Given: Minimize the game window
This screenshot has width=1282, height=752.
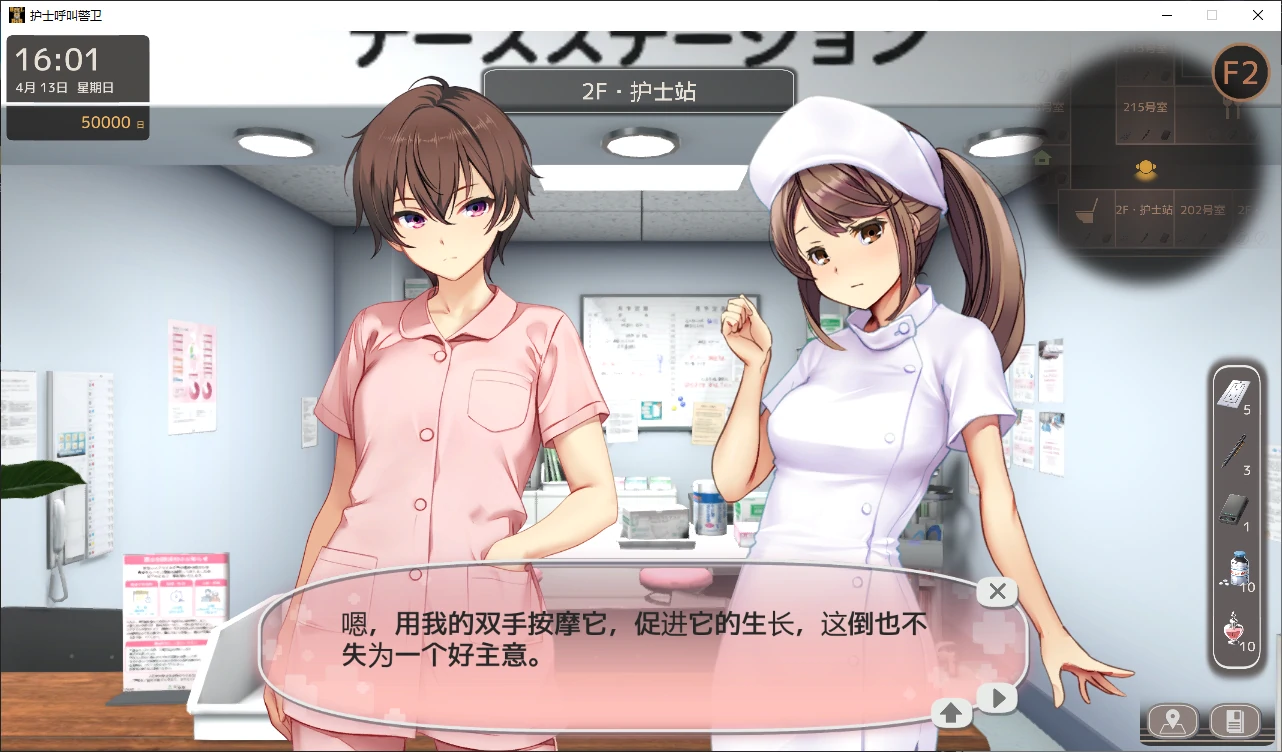Looking at the screenshot, I should 1166,15.
